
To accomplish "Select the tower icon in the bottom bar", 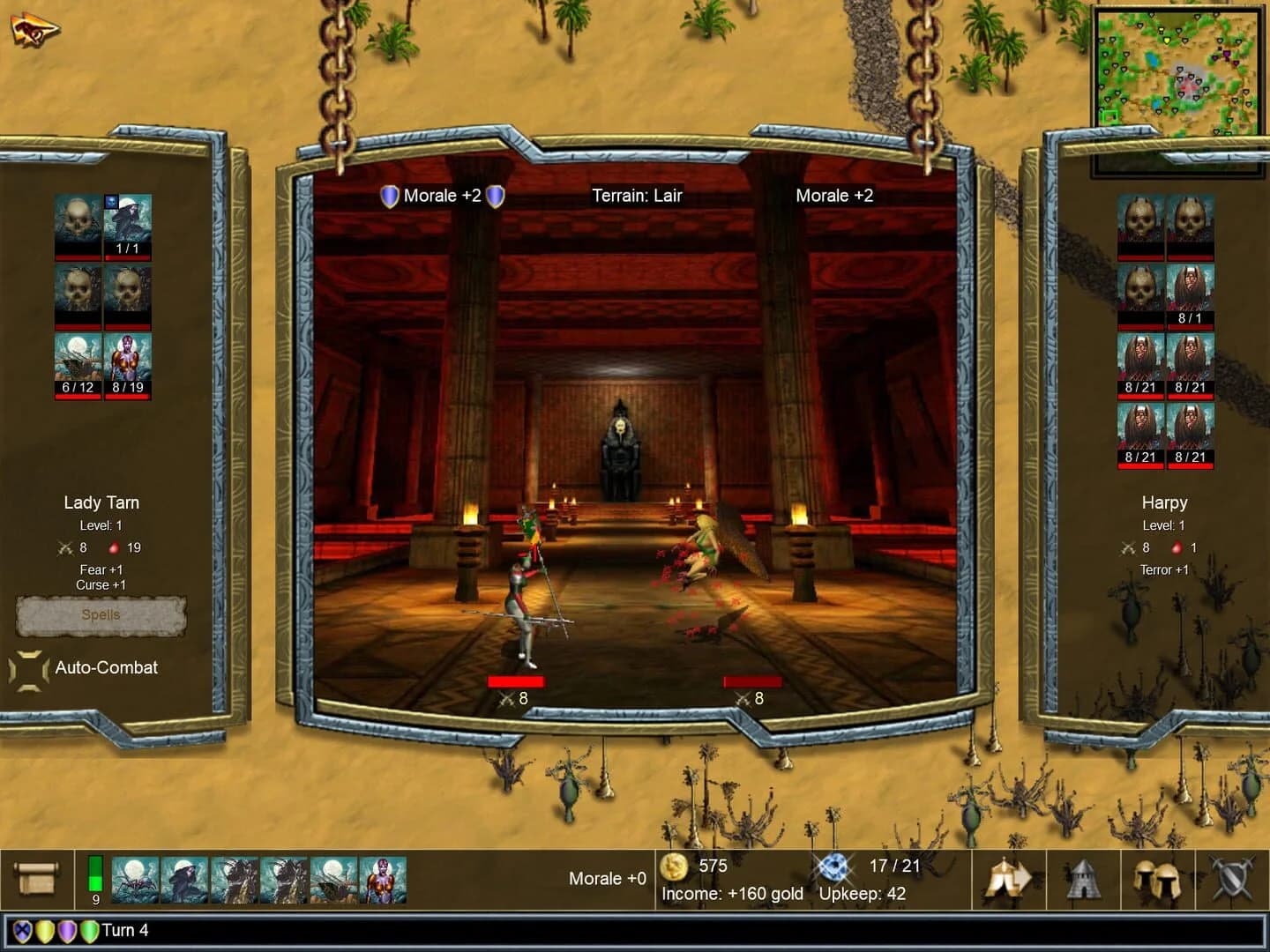I will (x=1083, y=877).
